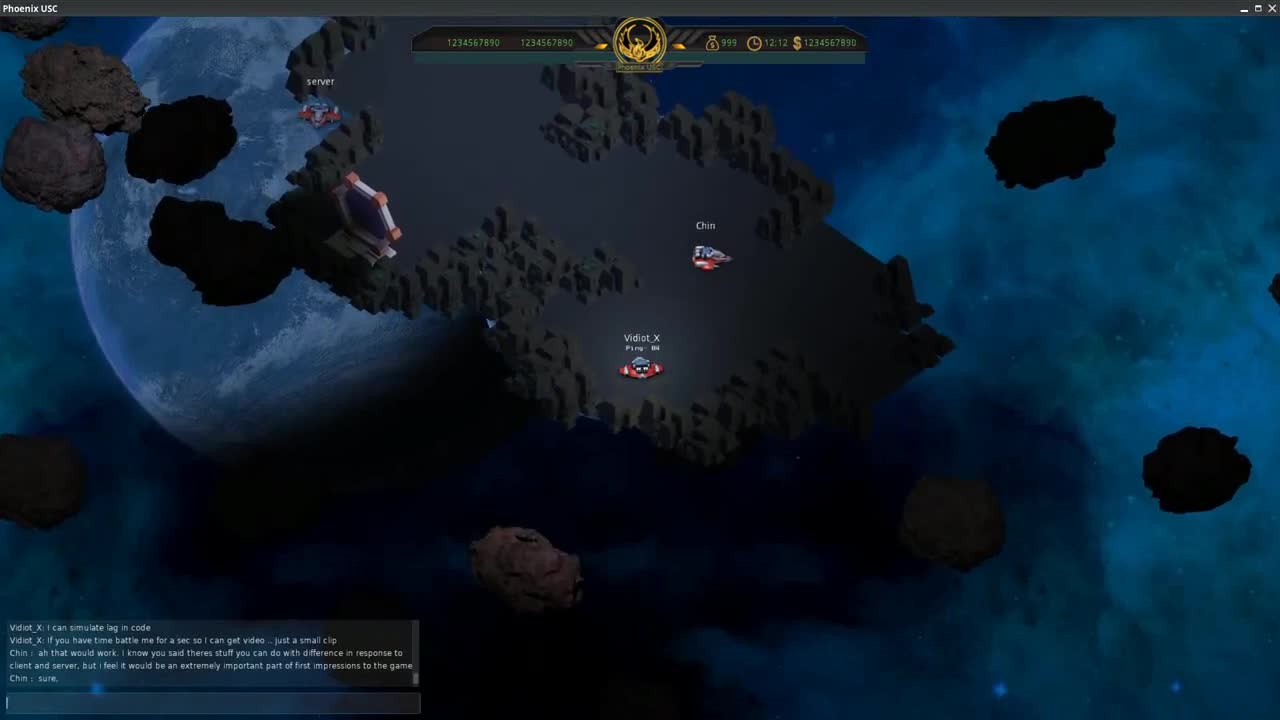This screenshot has width=1280, height=720.
Task: Click the Phoenix USC emblem at top center
Action: pos(639,42)
